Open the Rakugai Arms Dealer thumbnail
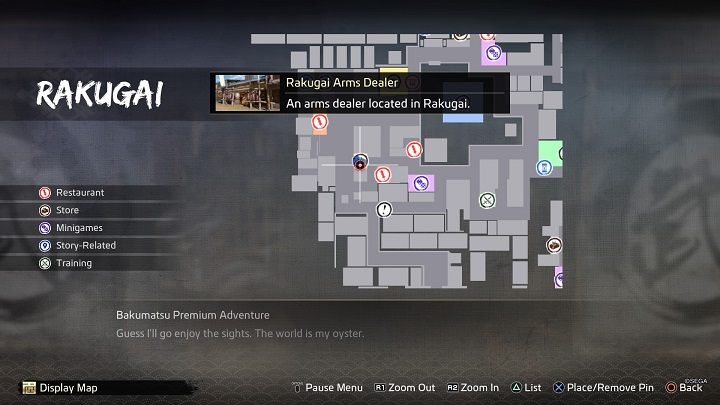 246,93
